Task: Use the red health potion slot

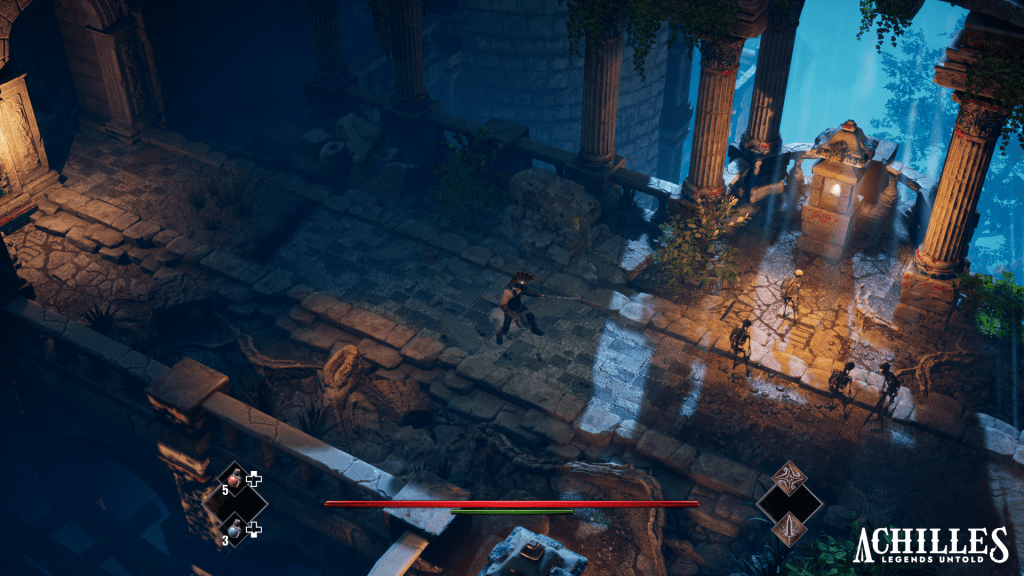Action: pyautogui.click(x=235, y=479)
